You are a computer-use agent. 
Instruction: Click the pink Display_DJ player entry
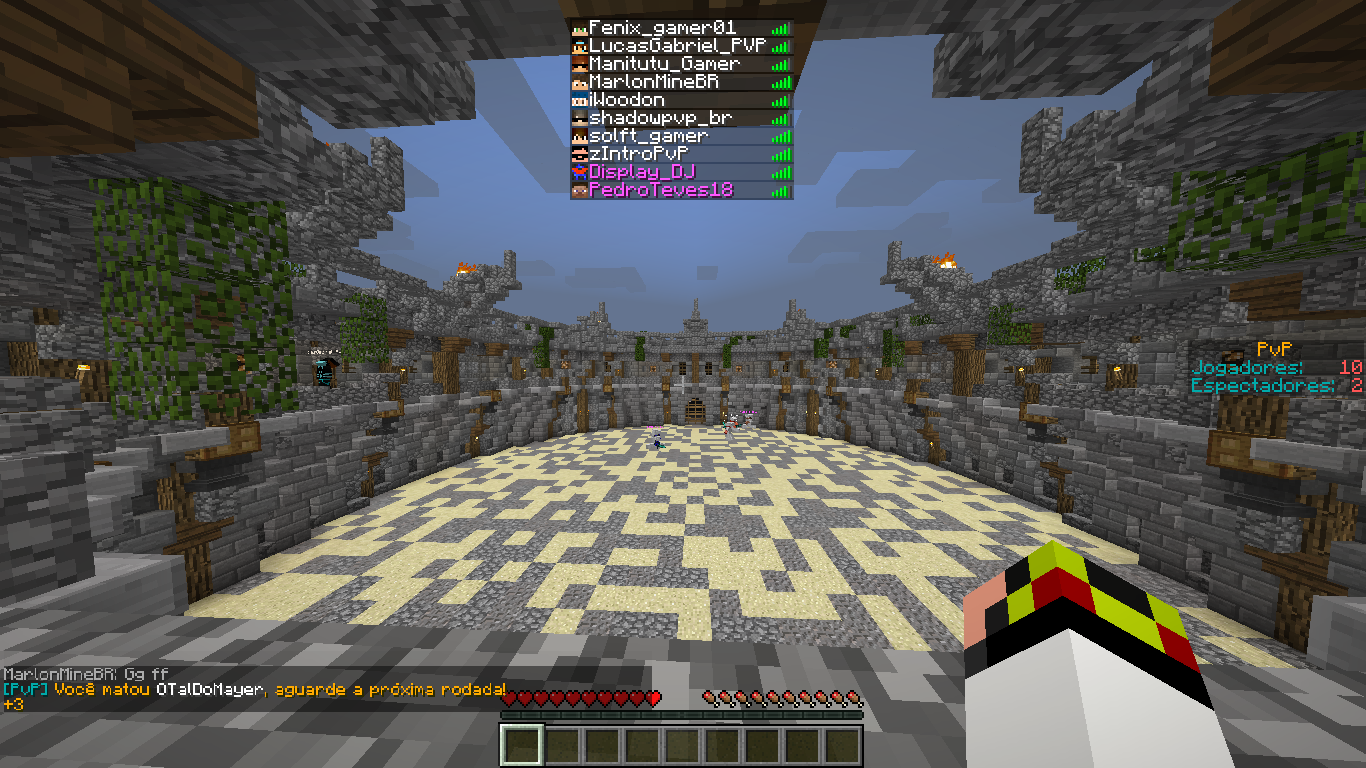pyautogui.click(x=641, y=172)
